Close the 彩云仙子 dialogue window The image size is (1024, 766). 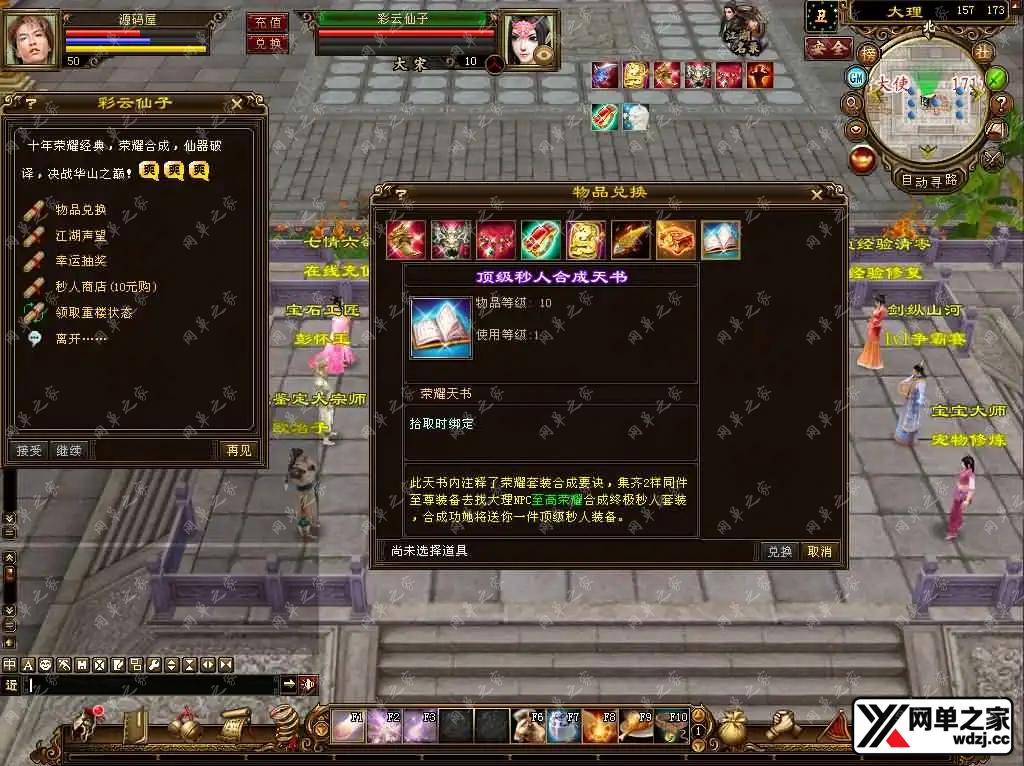coord(237,102)
